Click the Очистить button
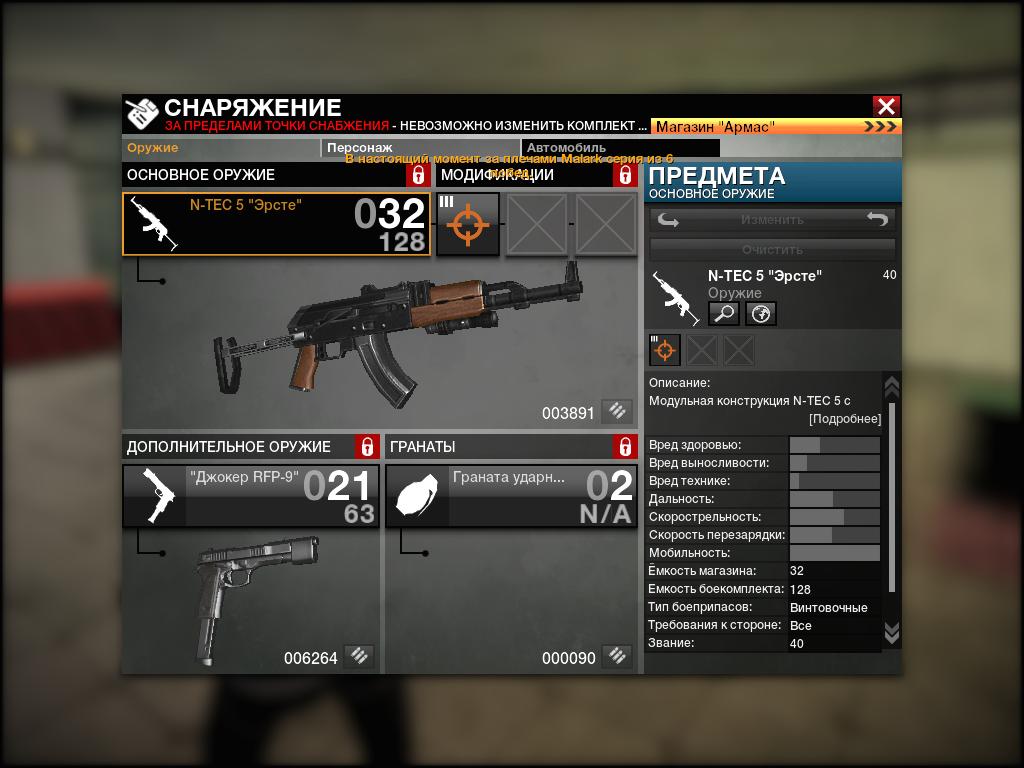The image size is (1024, 768). click(x=772, y=249)
